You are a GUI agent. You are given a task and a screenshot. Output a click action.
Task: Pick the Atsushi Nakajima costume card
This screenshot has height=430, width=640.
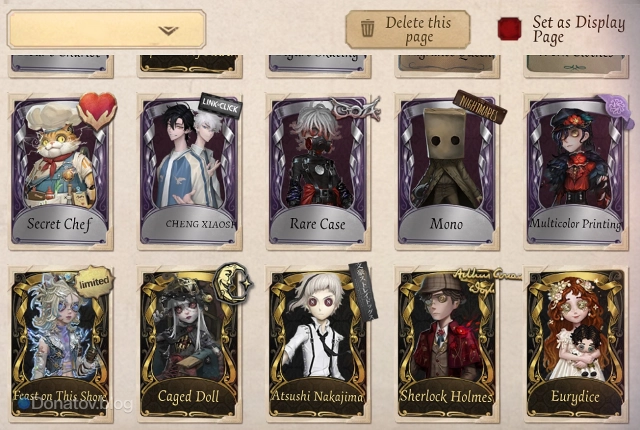click(x=319, y=343)
